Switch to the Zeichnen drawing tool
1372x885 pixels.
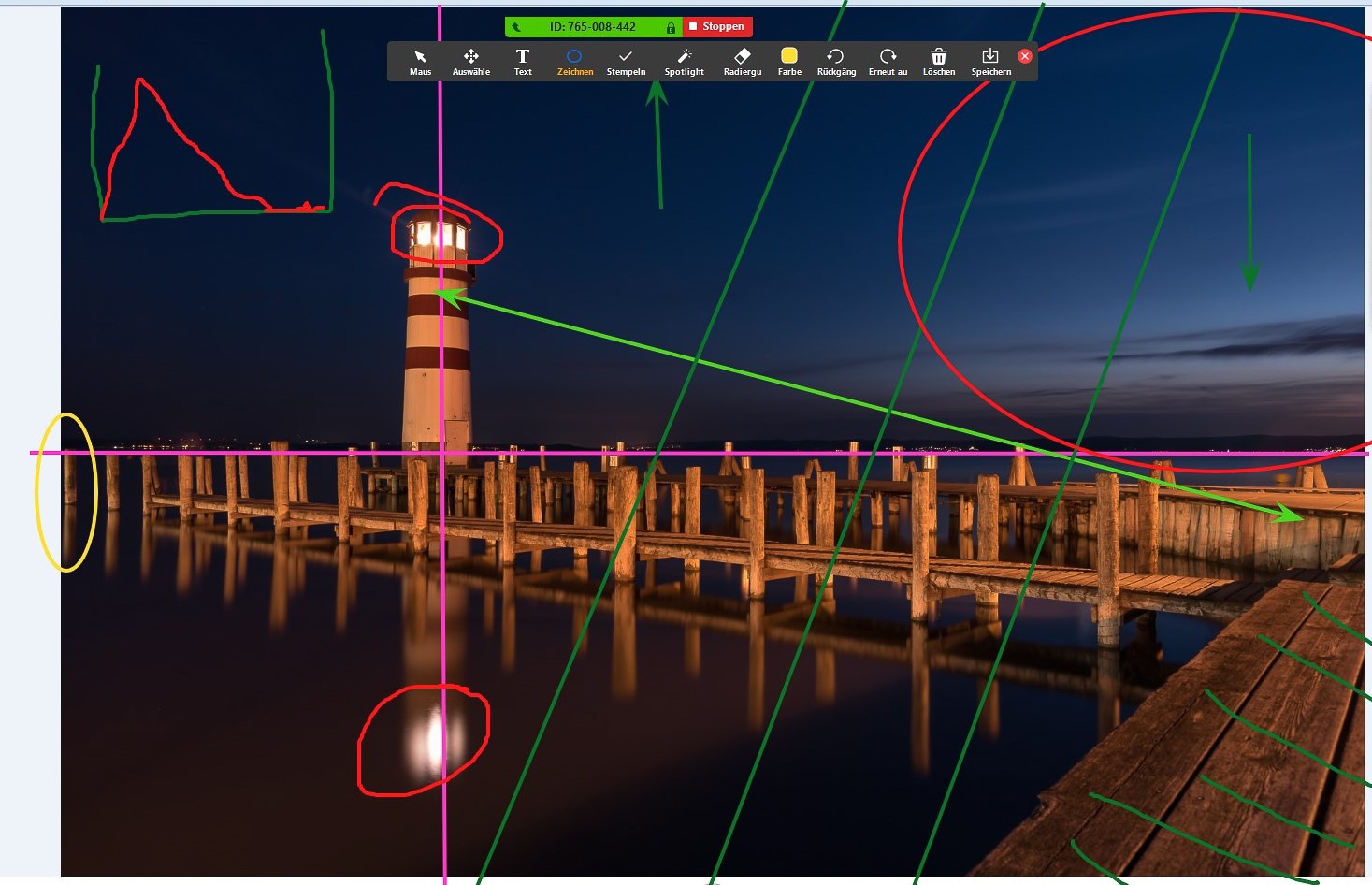tap(574, 61)
